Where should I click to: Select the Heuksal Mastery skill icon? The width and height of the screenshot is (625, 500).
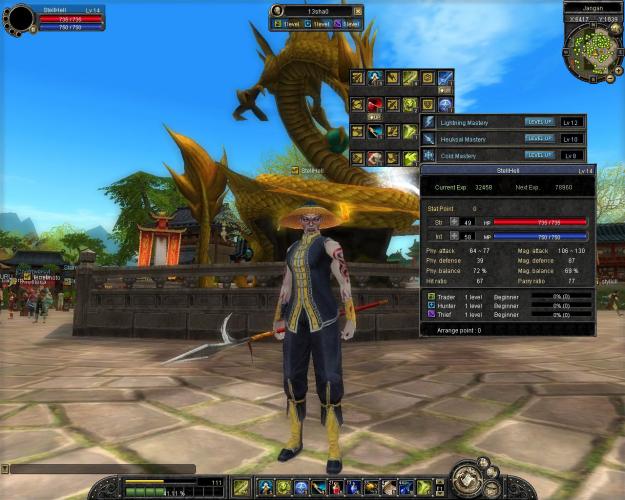click(x=429, y=139)
